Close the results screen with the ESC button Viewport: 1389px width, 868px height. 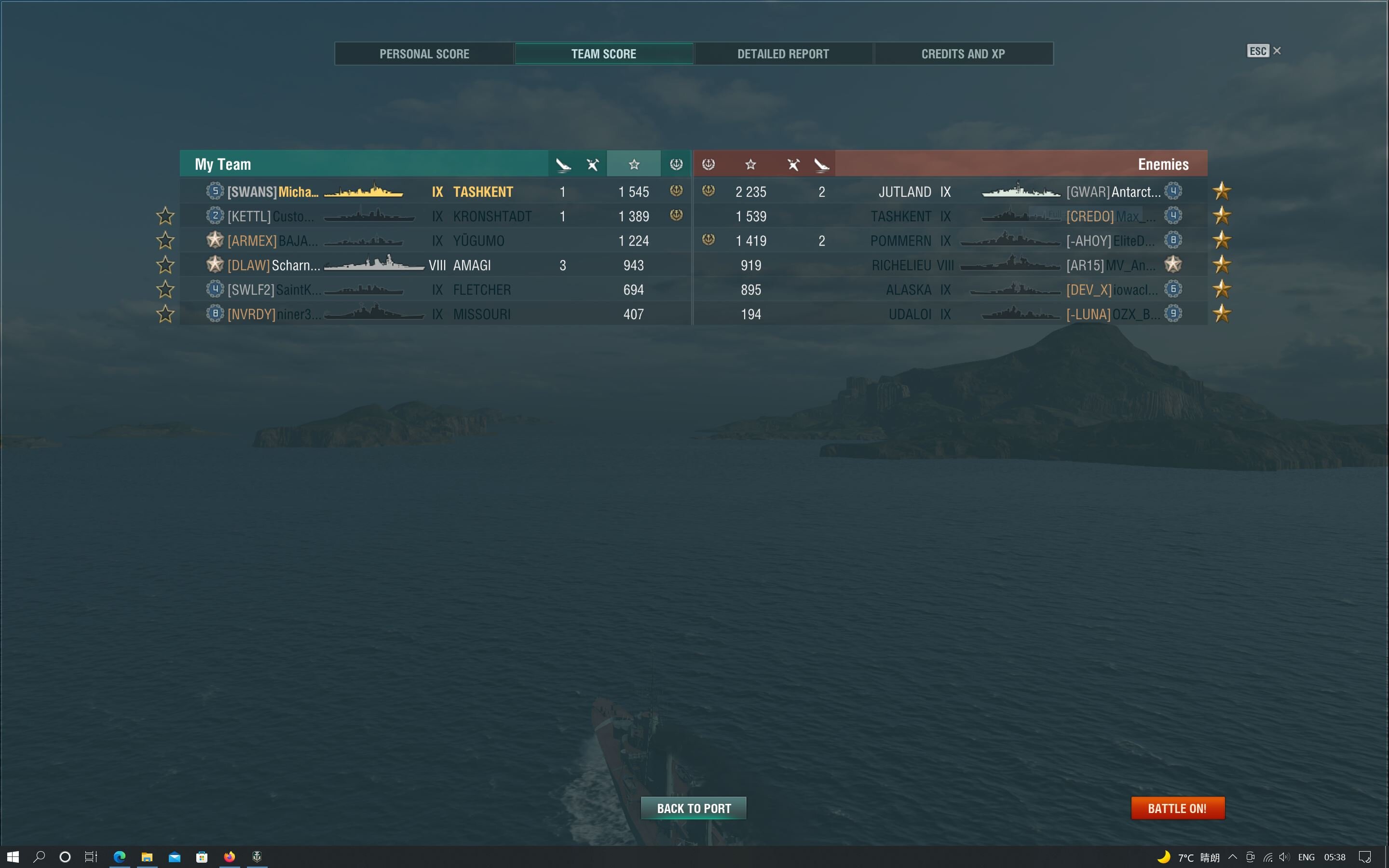click(1263, 51)
